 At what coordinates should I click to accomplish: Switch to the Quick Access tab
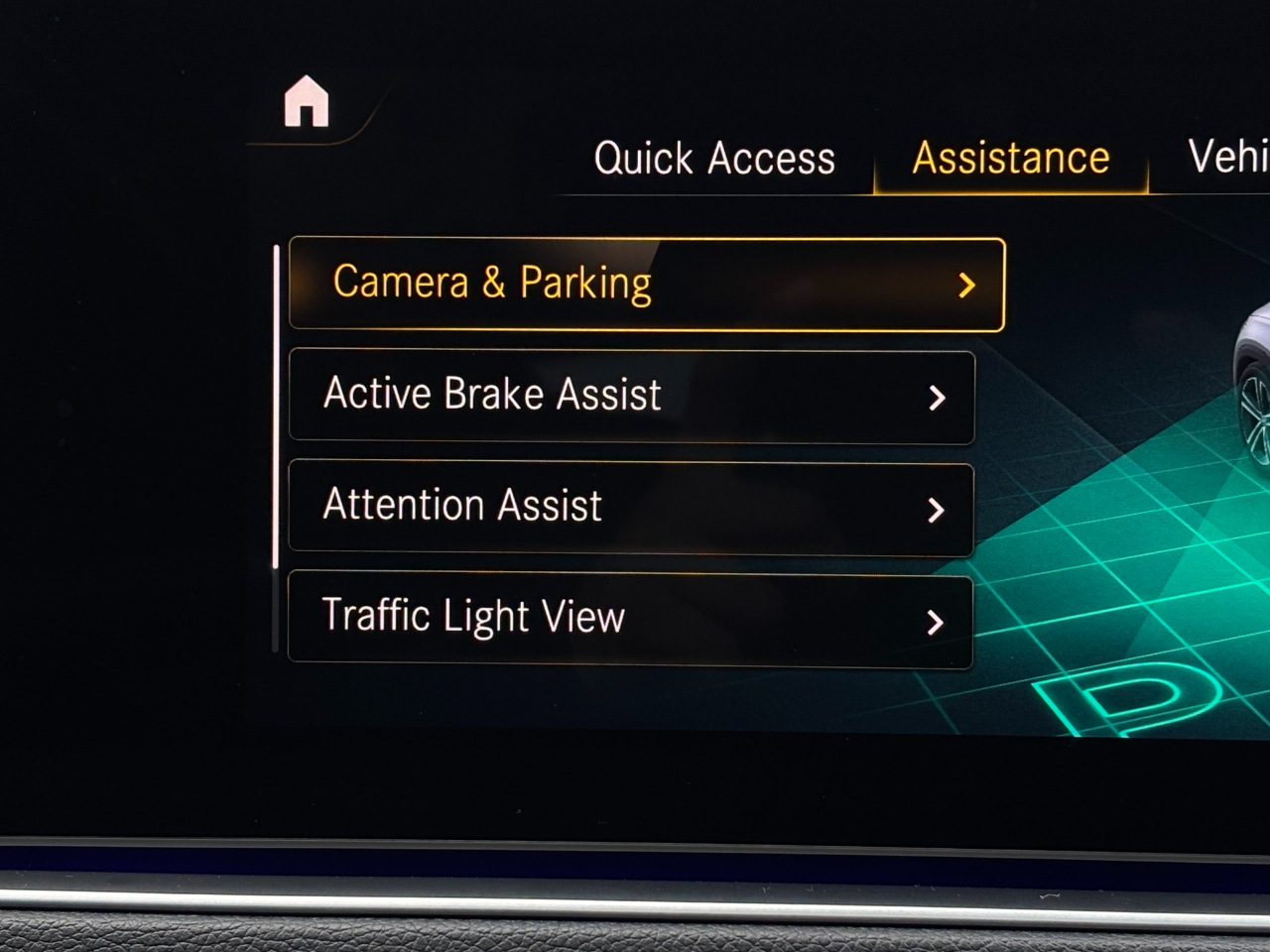click(714, 159)
